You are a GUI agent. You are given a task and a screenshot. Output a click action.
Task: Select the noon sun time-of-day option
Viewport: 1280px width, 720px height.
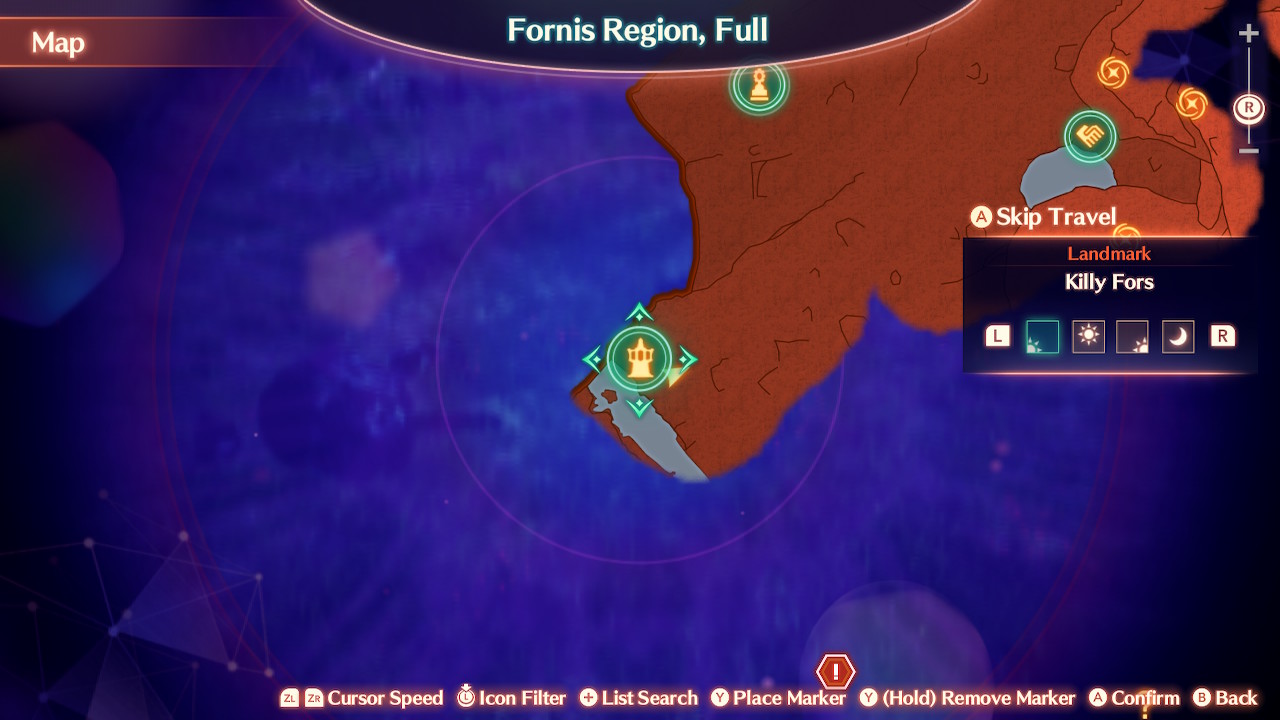click(1088, 336)
